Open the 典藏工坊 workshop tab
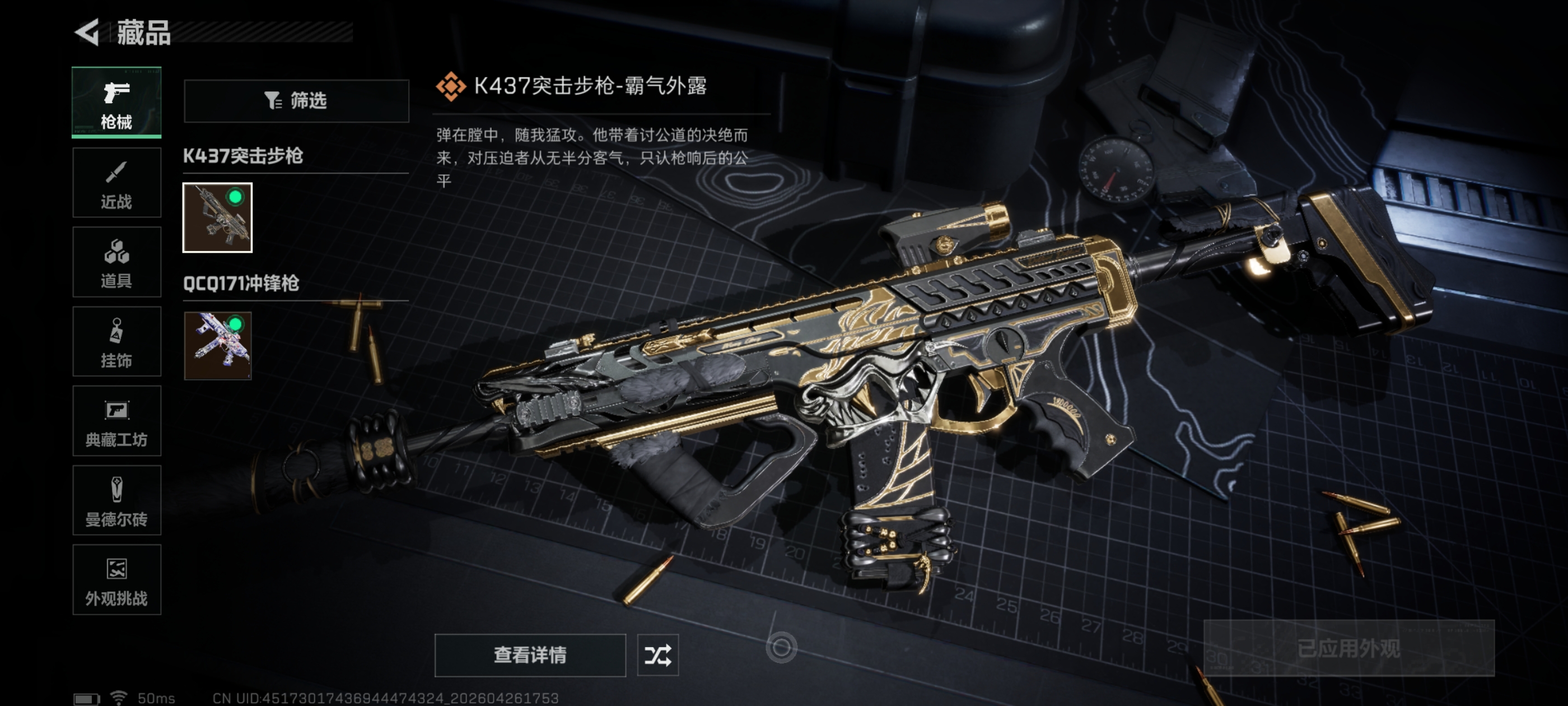Screen dimensions: 1568x706 coord(116,421)
